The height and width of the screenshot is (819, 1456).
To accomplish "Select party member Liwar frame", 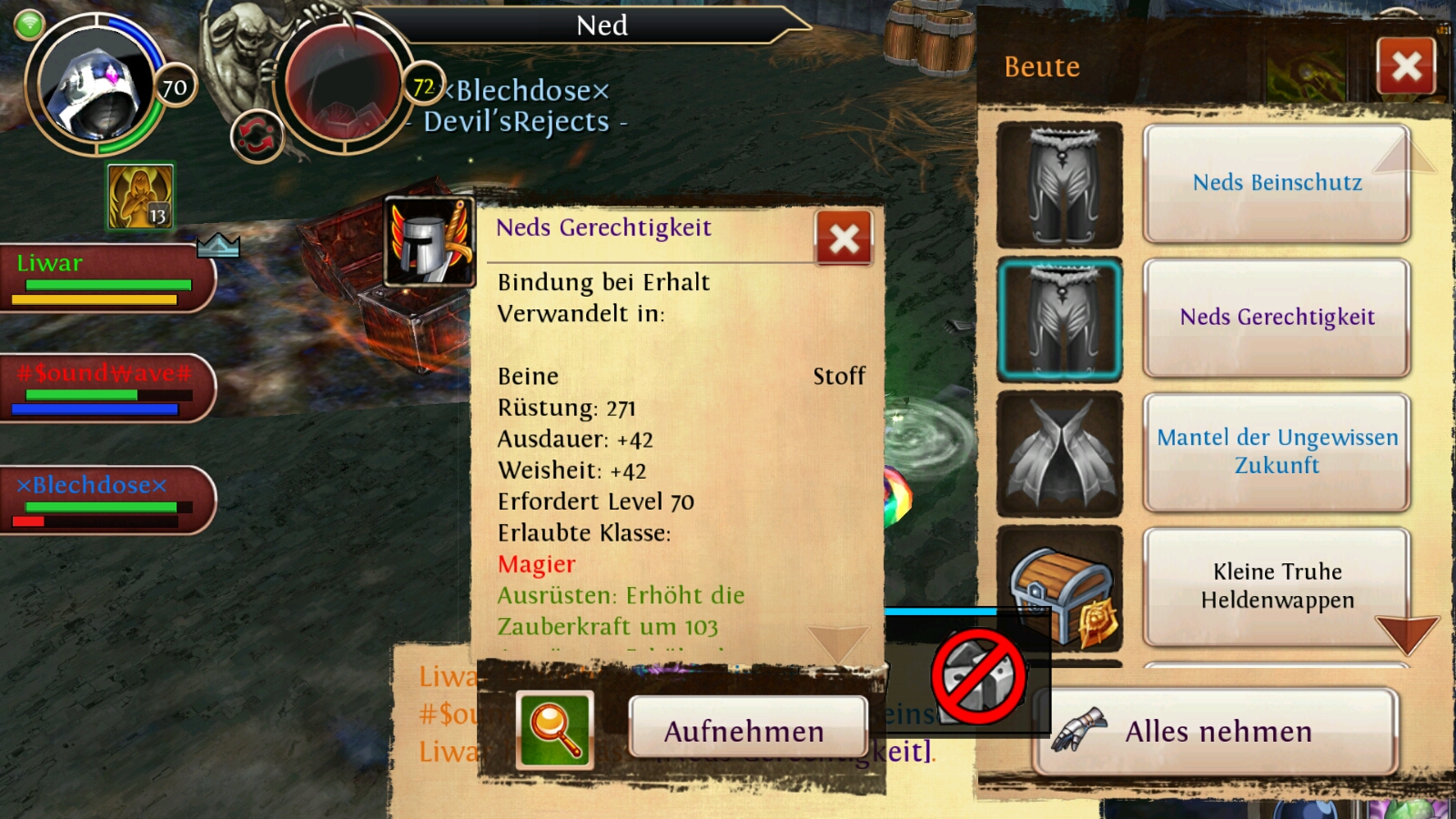I will (x=106, y=278).
